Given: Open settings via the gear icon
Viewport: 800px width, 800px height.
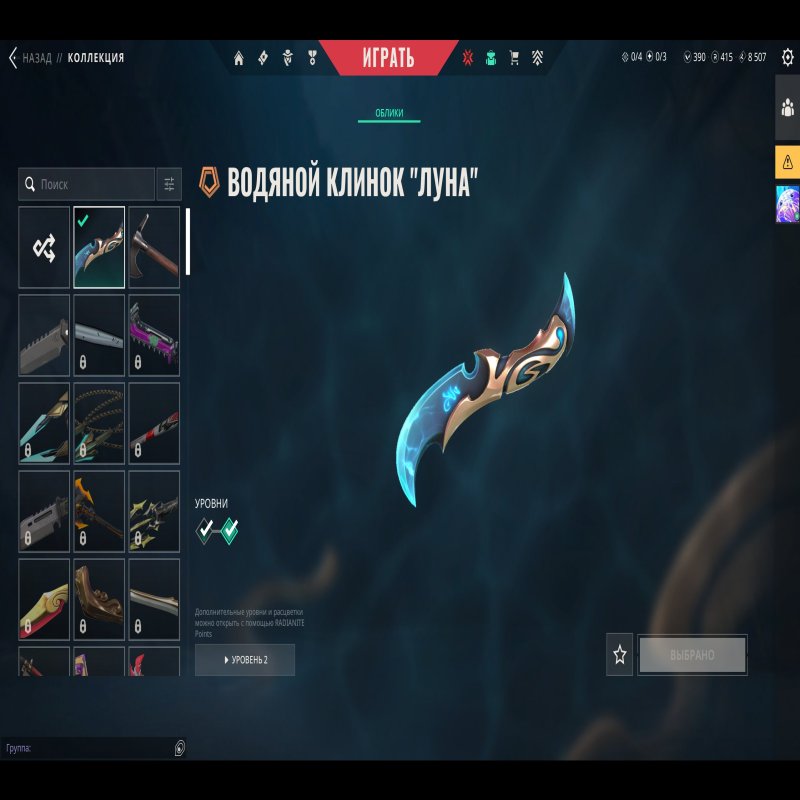Looking at the screenshot, I should click(x=787, y=57).
